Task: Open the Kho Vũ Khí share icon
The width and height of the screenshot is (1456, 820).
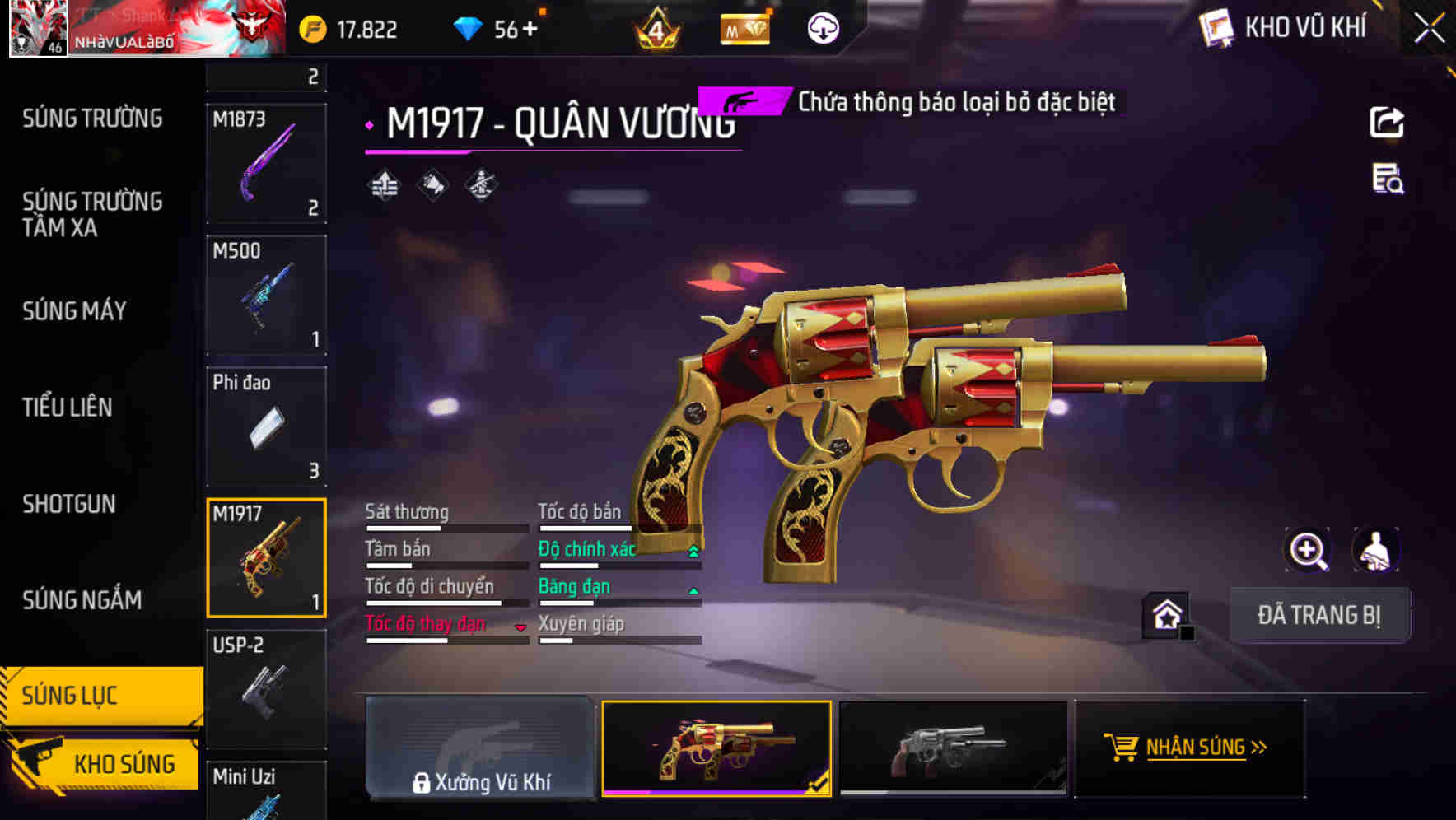Action: 1389,122
